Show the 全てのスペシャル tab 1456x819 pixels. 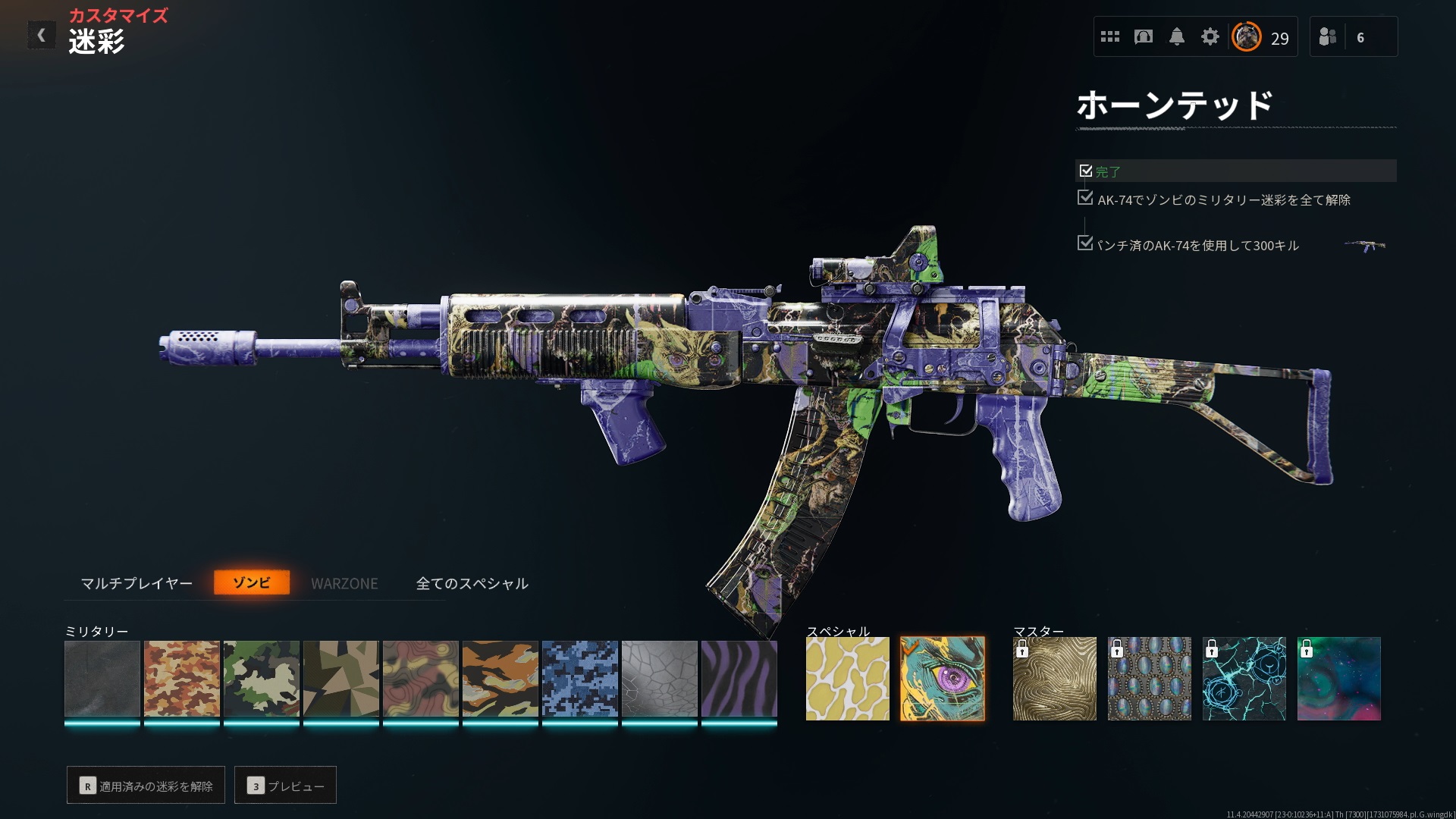pyautogui.click(x=472, y=583)
